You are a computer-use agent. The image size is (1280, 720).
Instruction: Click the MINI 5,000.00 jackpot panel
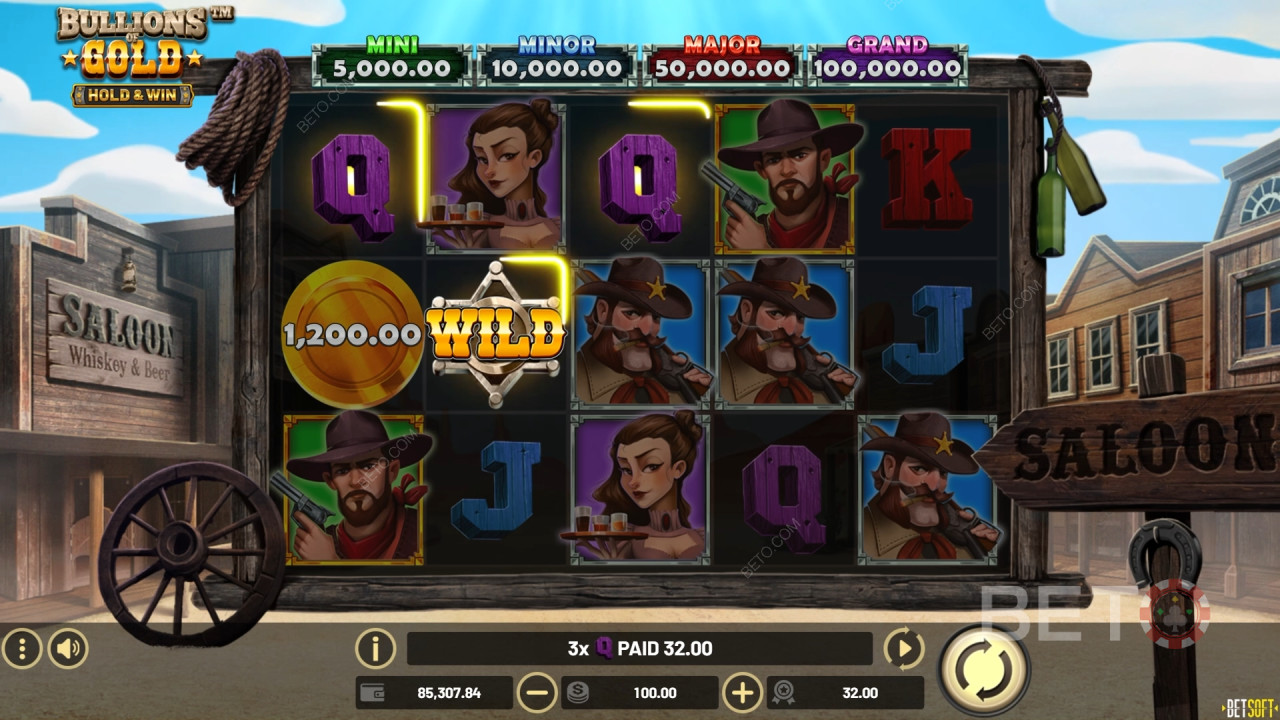click(x=392, y=57)
